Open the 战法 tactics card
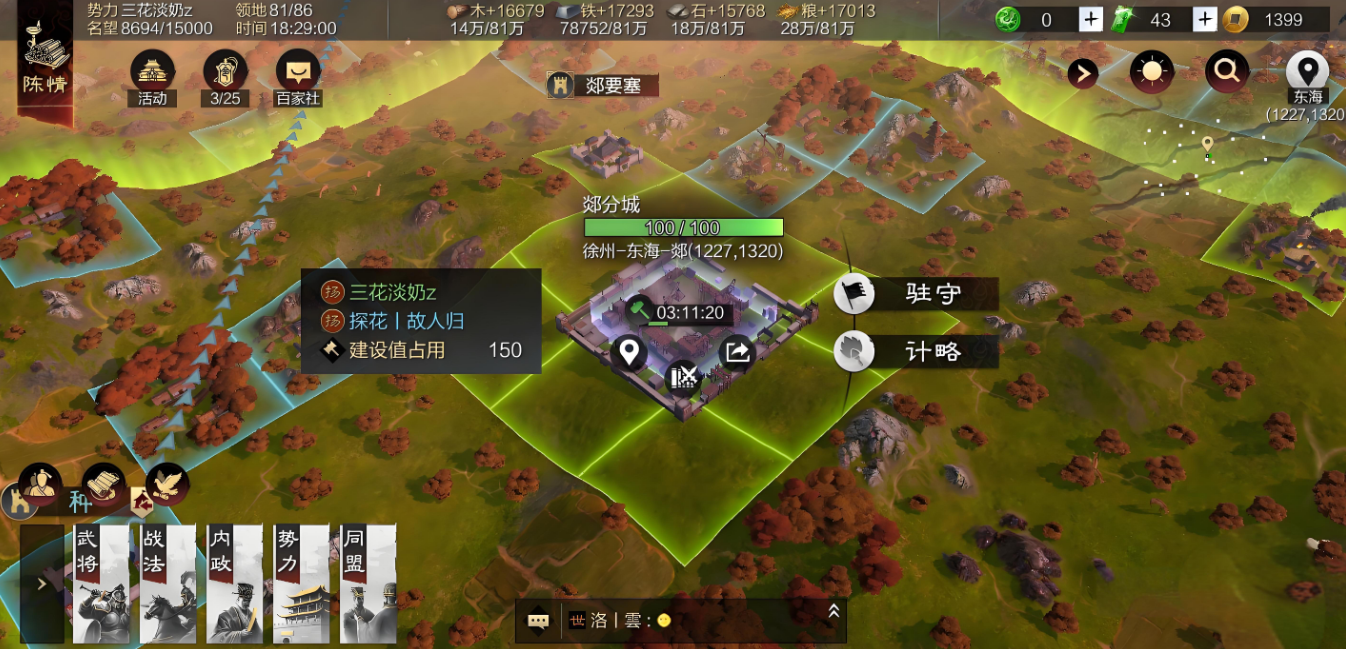 (x=168, y=584)
